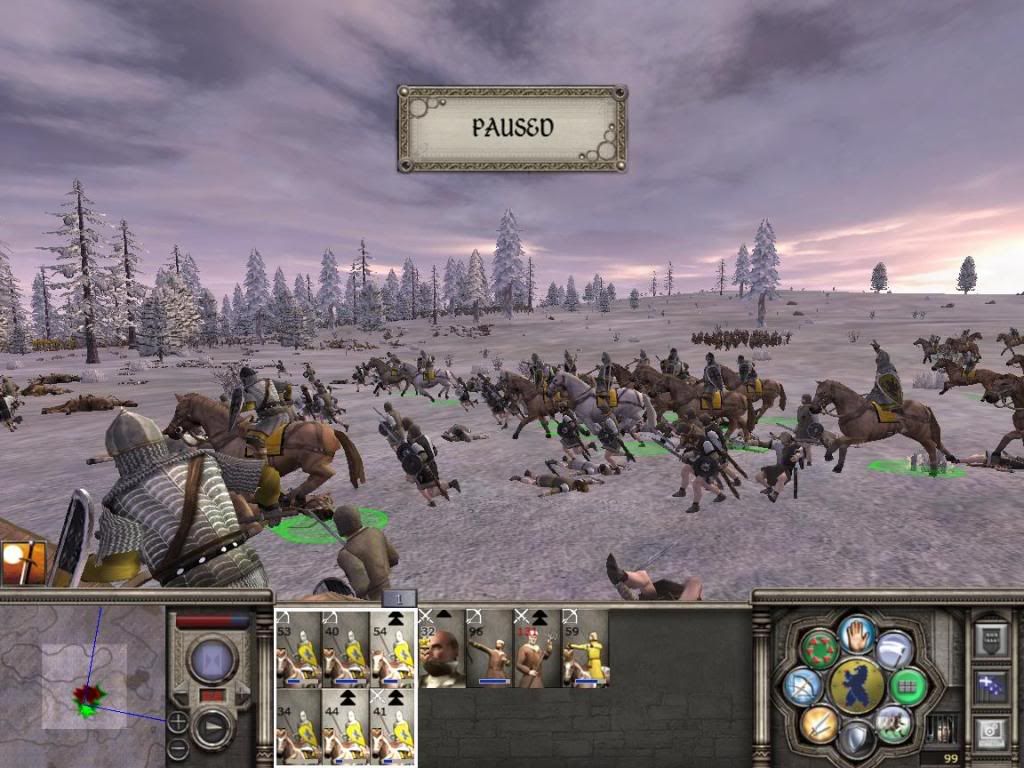Toggle guard mode with the shield icon
Viewport: 1024px width, 768px height.
coord(857,738)
